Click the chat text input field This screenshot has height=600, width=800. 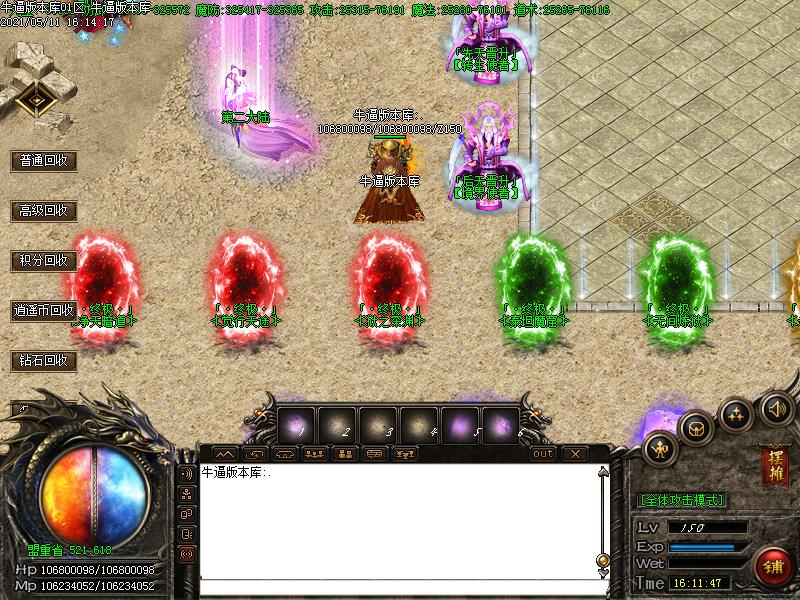click(400, 588)
